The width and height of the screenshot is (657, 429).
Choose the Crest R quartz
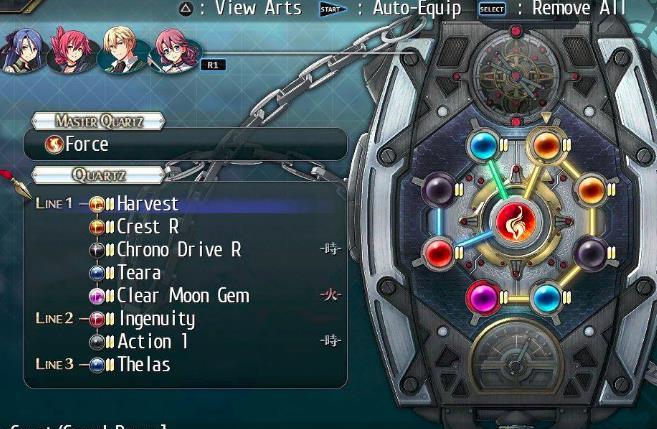coord(147,226)
